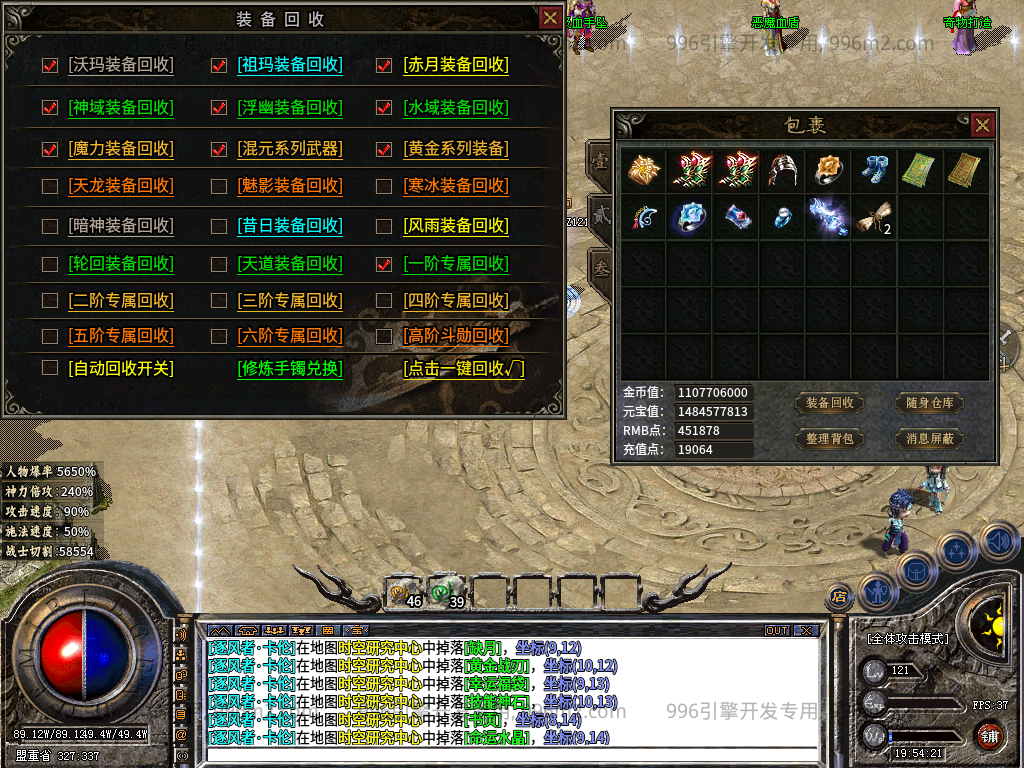
Task: Select the blue boots in the bag
Action: point(874,170)
